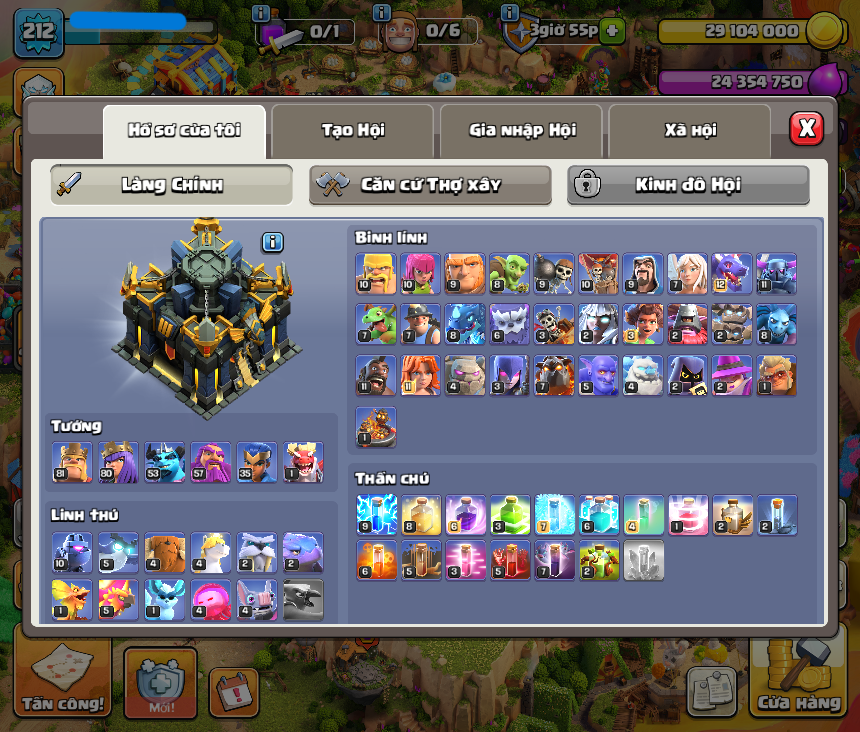Click the Town Hall info button

click(x=273, y=242)
